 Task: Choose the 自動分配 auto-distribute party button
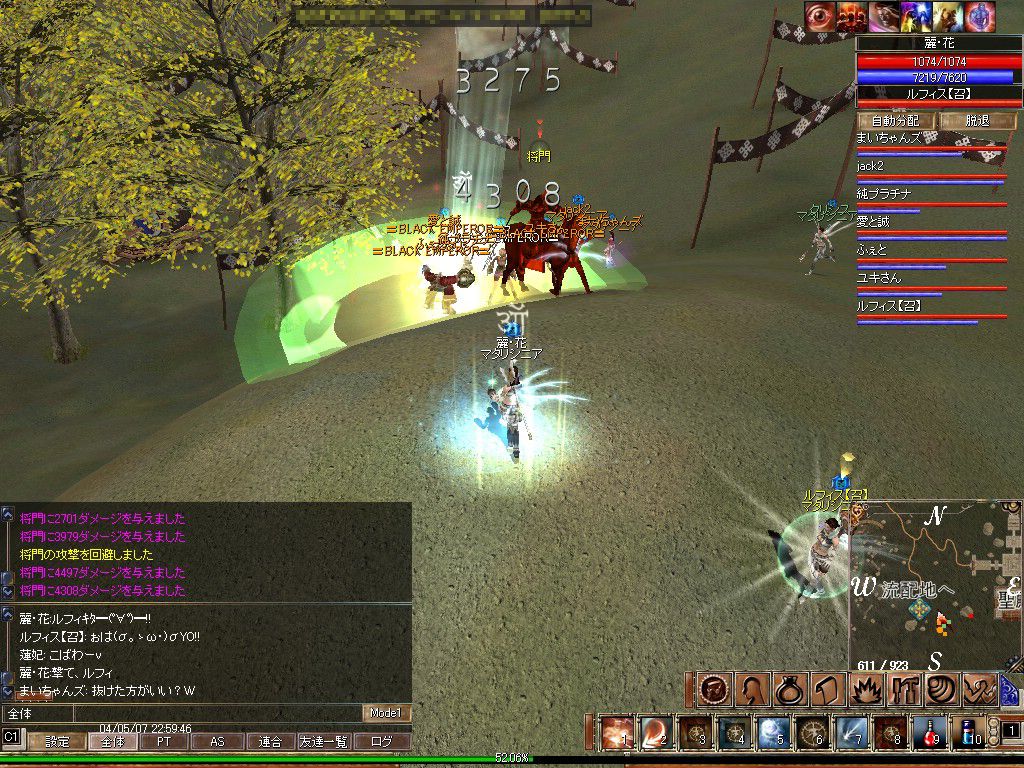tap(895, 120)
